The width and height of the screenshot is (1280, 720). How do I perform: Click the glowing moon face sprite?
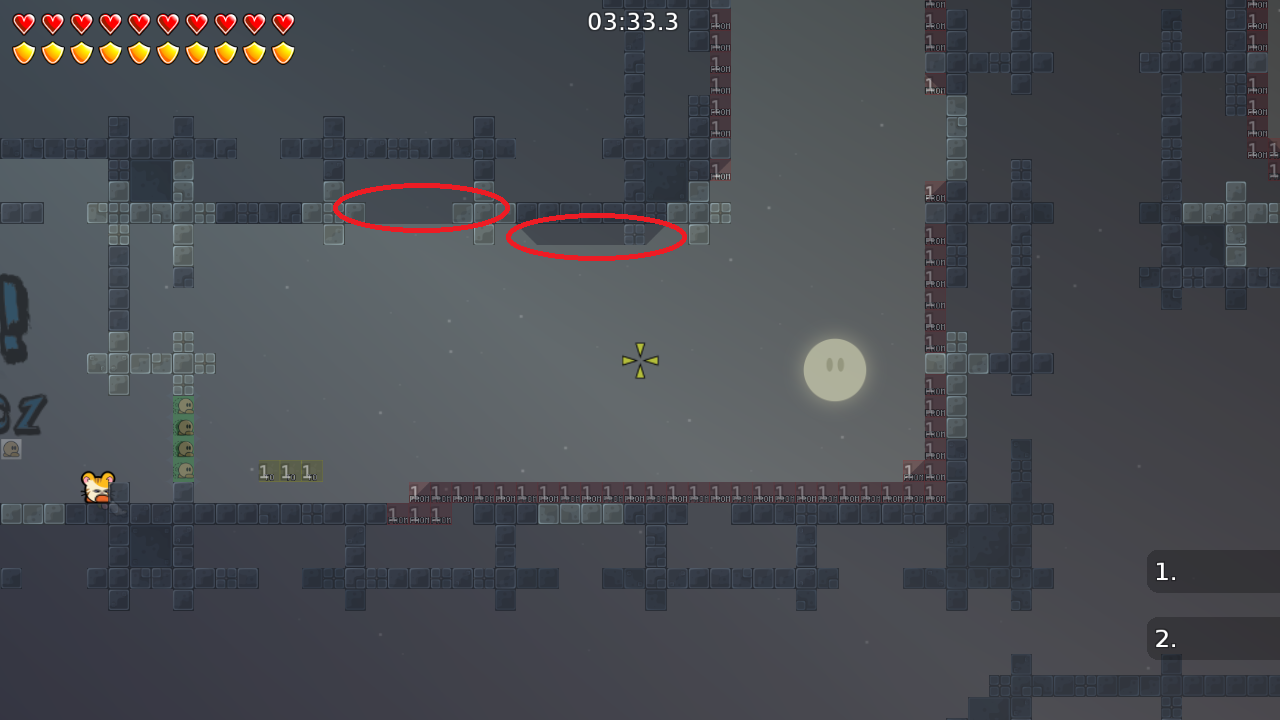[x=834, y=370]
